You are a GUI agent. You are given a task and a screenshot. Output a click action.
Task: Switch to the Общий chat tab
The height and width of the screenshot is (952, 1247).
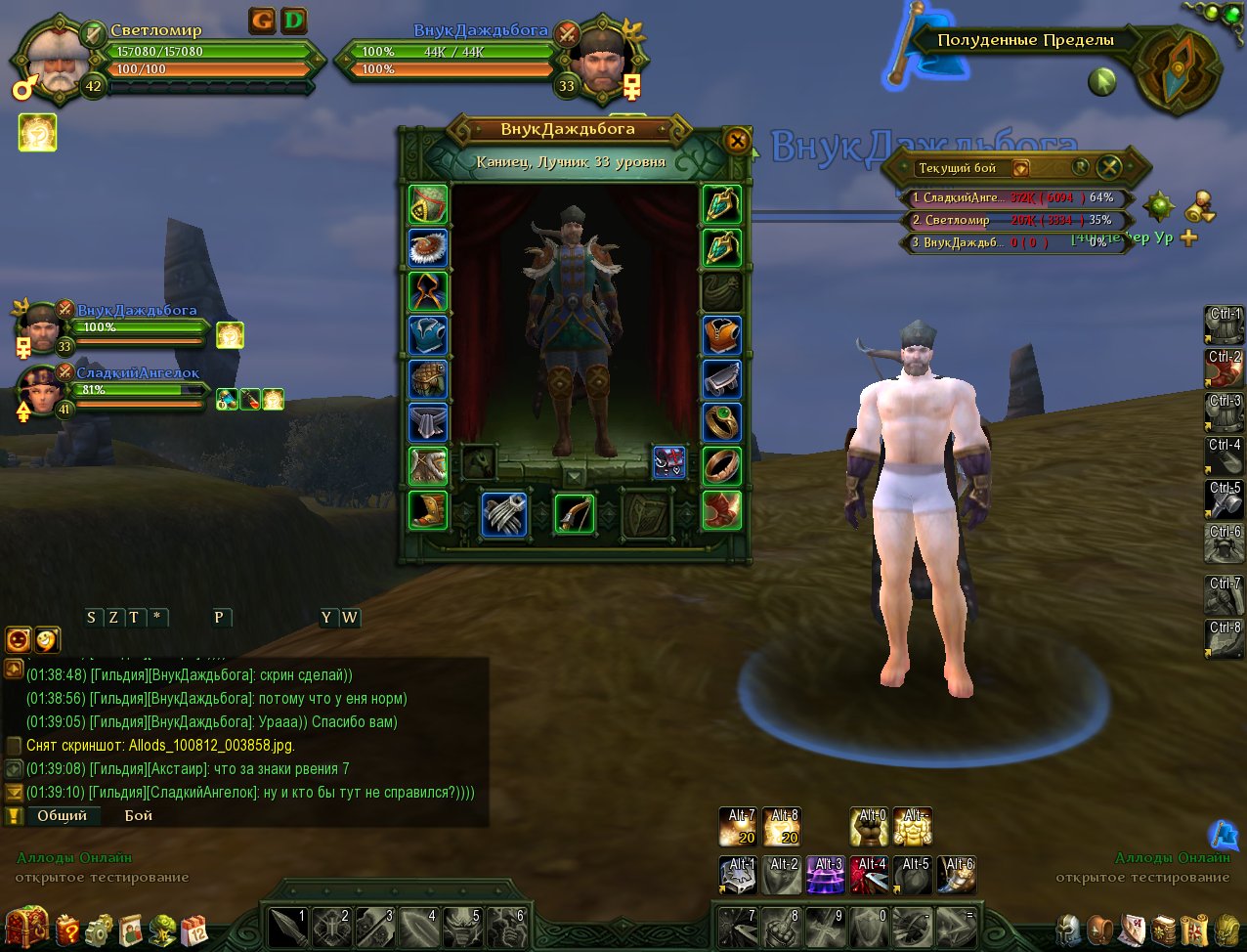pyautogui.click(x=63, y=815)
